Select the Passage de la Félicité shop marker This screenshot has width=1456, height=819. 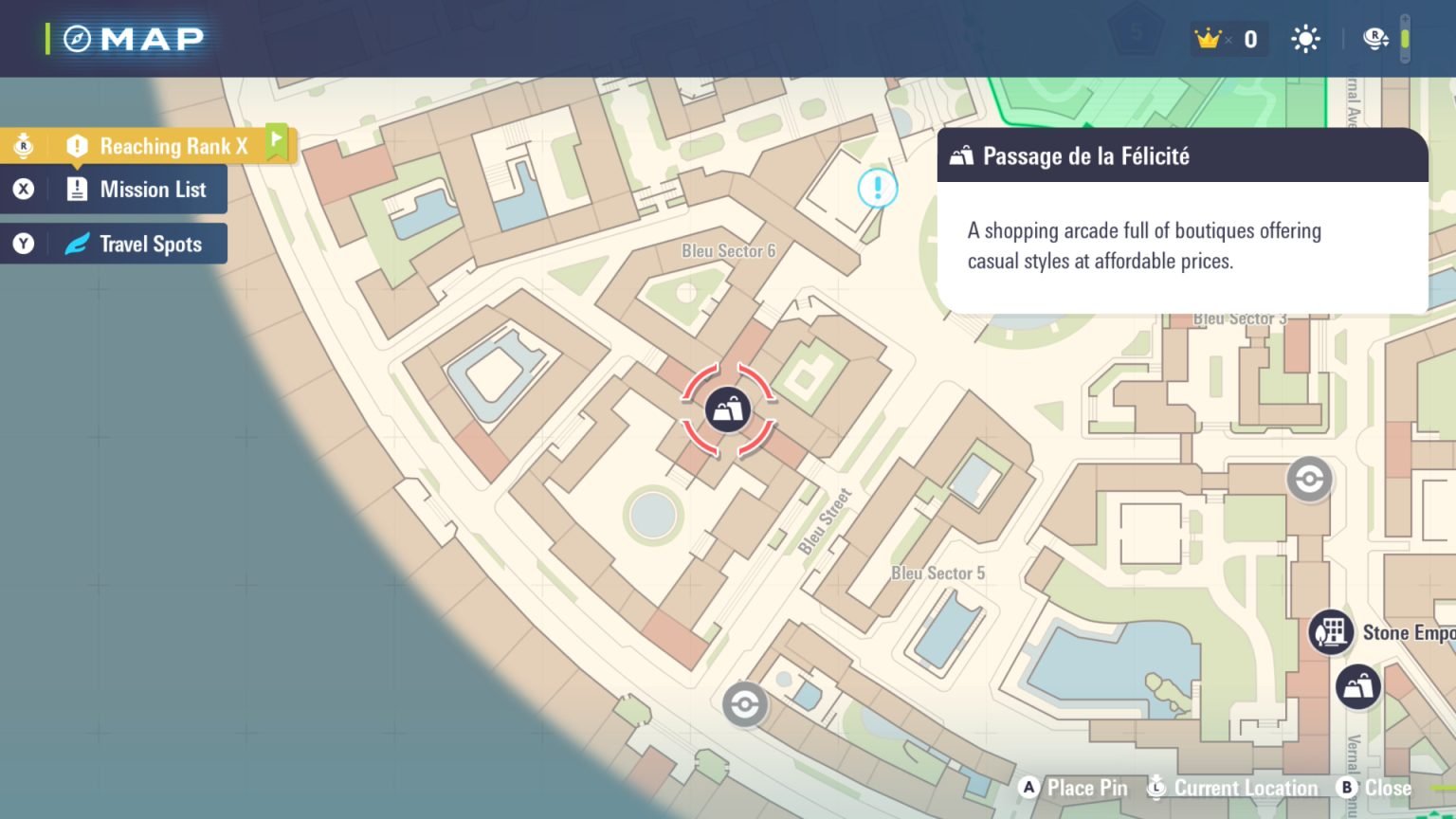coord(728,410)
